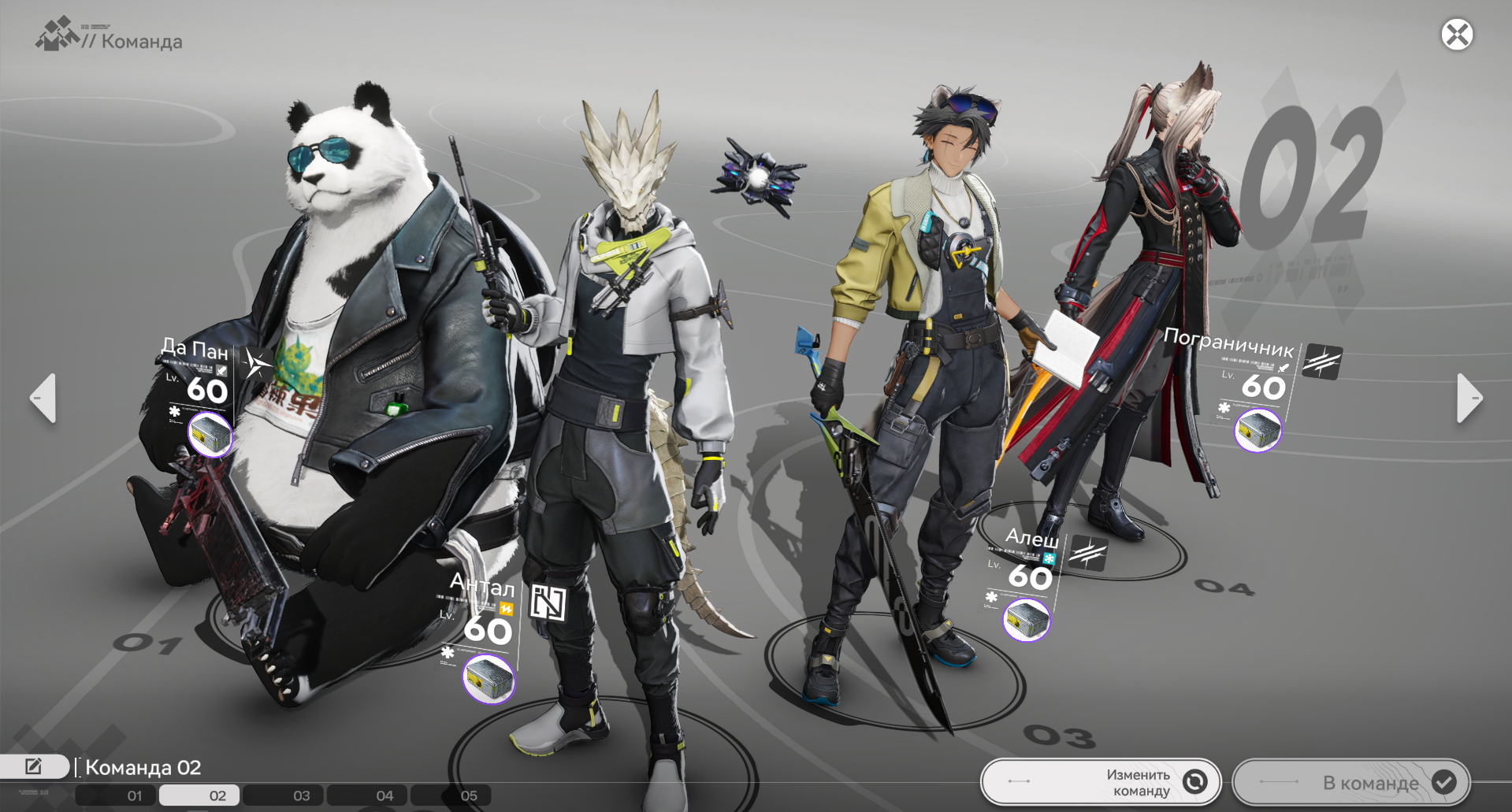Close the team screen

[x=1457, y=35]
